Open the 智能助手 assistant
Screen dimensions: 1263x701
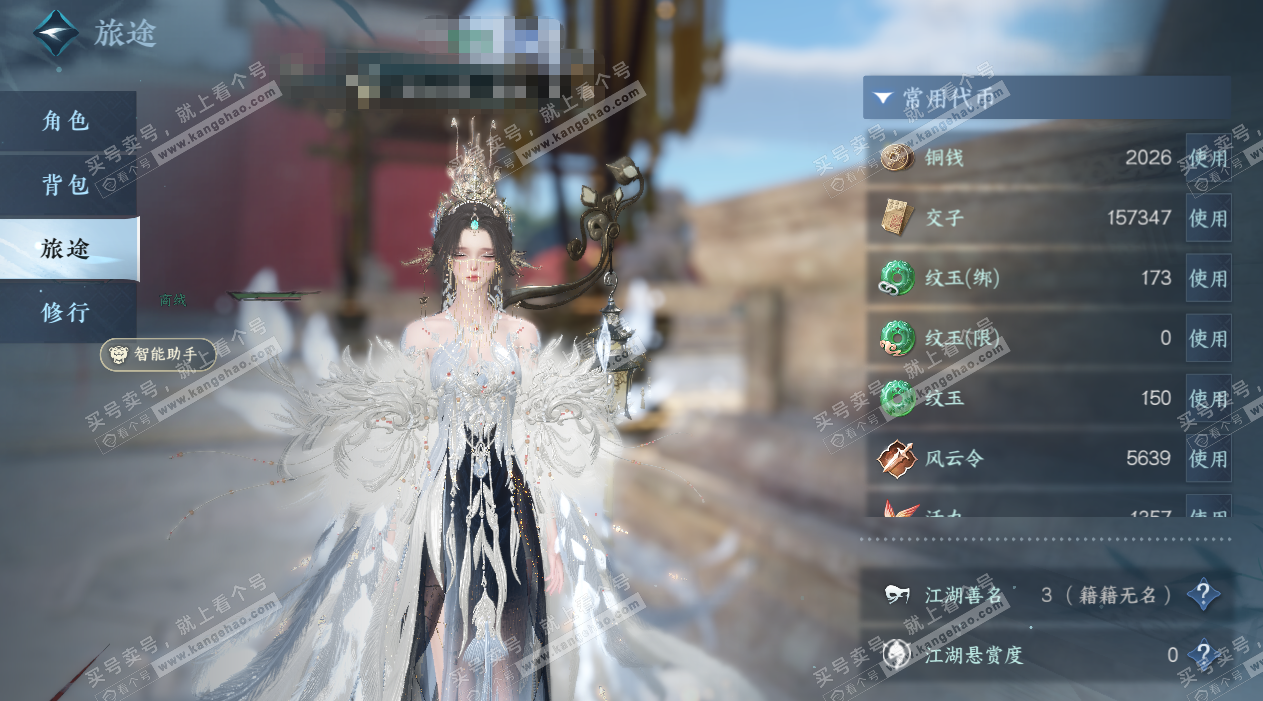pyautogui.click(x=158, y=354)
